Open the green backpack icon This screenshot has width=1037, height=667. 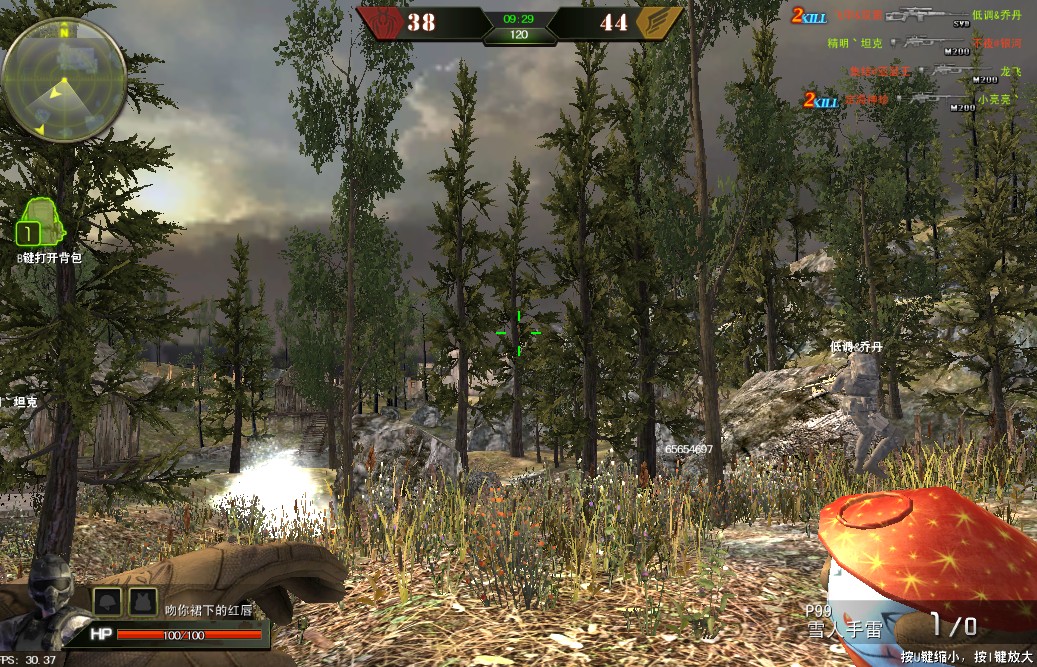click(39, 221)
